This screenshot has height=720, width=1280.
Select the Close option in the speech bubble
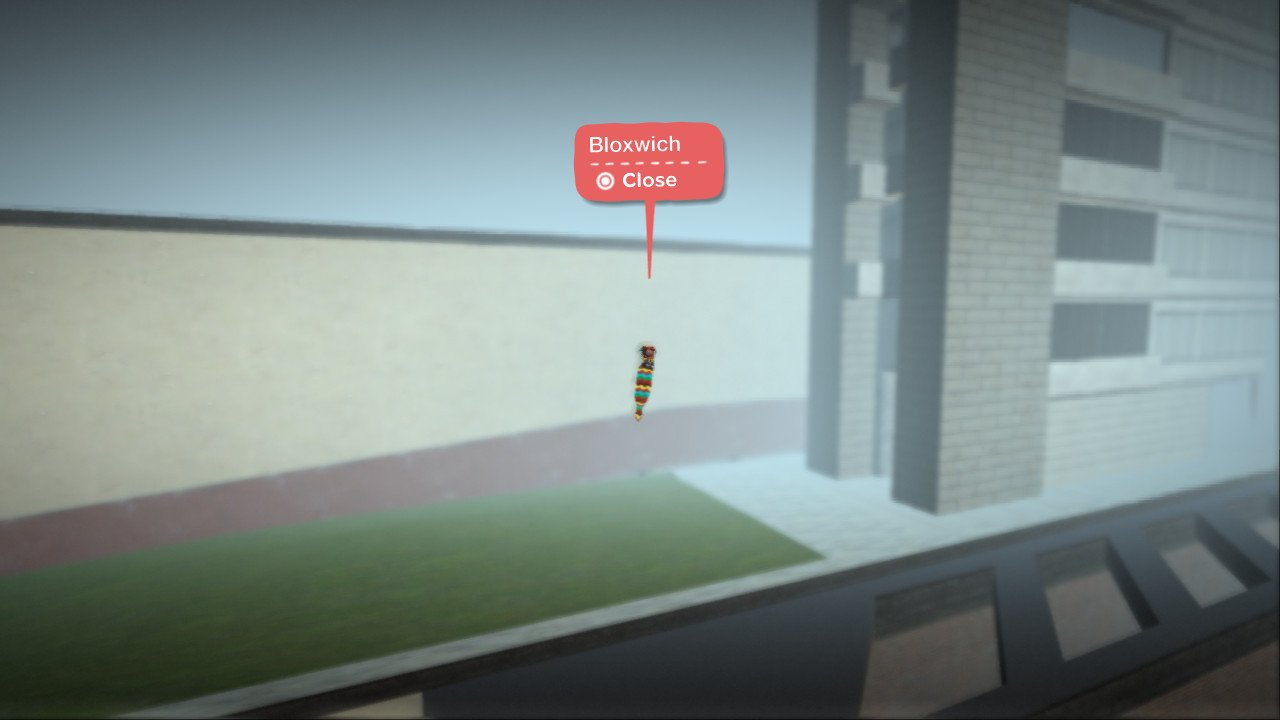tap(650, 181)
